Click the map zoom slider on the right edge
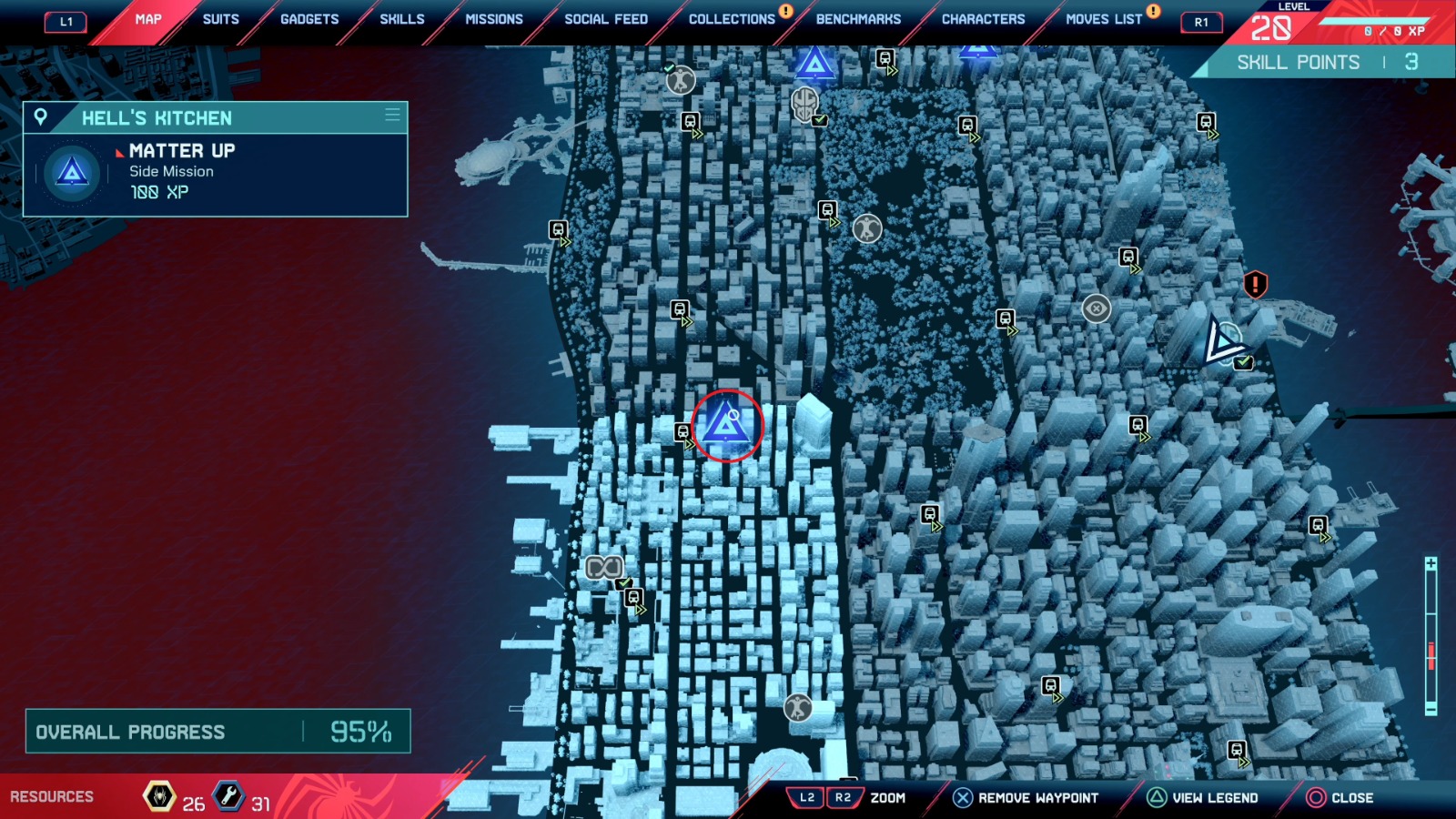 [1431, 653]
